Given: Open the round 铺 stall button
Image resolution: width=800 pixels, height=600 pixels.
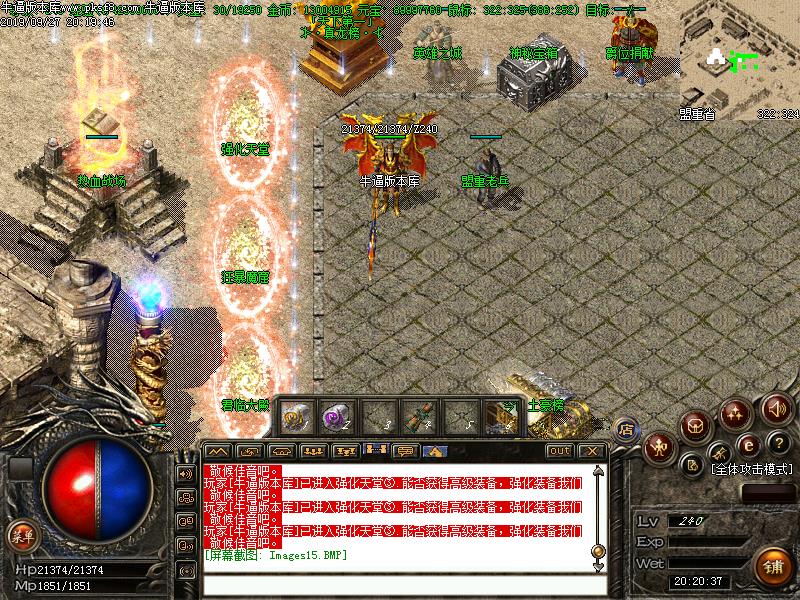Looking at the screenshot, I should click(x=771, y=564).
